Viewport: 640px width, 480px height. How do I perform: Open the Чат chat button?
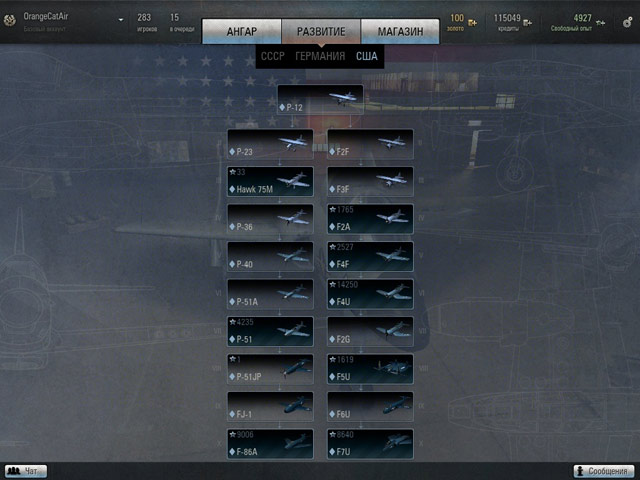point(26,471)
